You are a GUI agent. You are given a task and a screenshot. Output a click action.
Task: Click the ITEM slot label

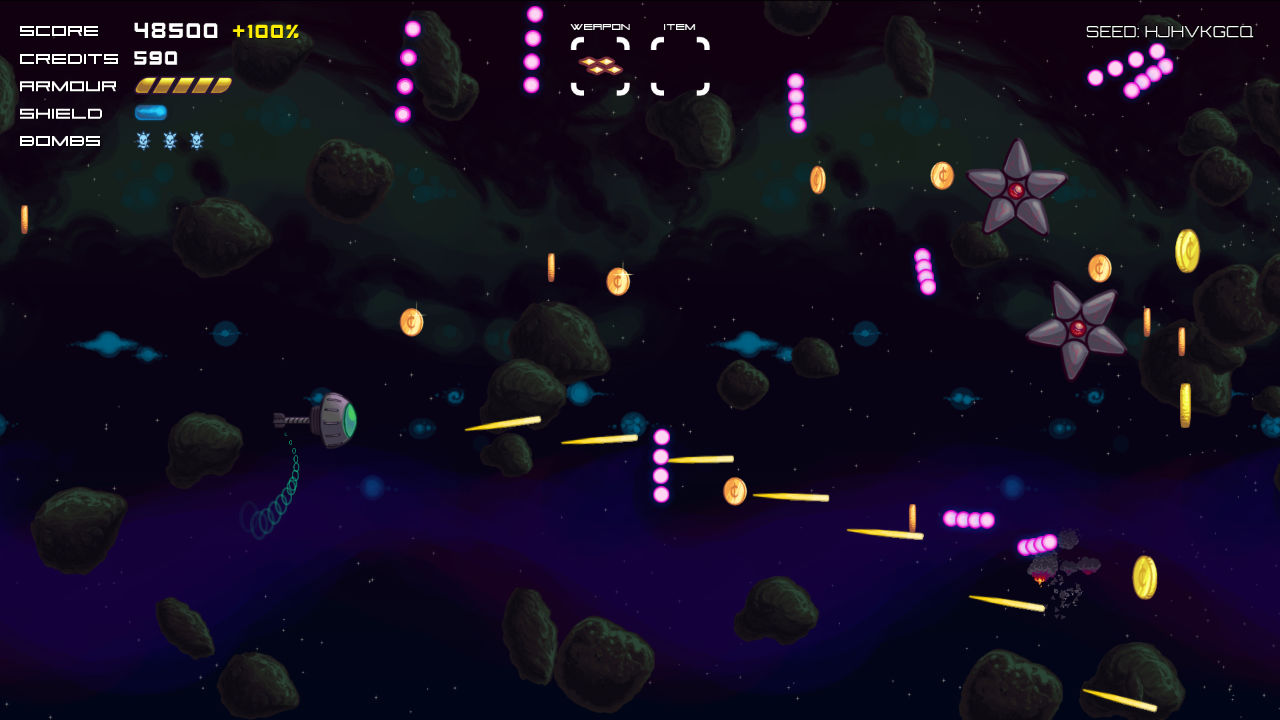coord(680,27)
